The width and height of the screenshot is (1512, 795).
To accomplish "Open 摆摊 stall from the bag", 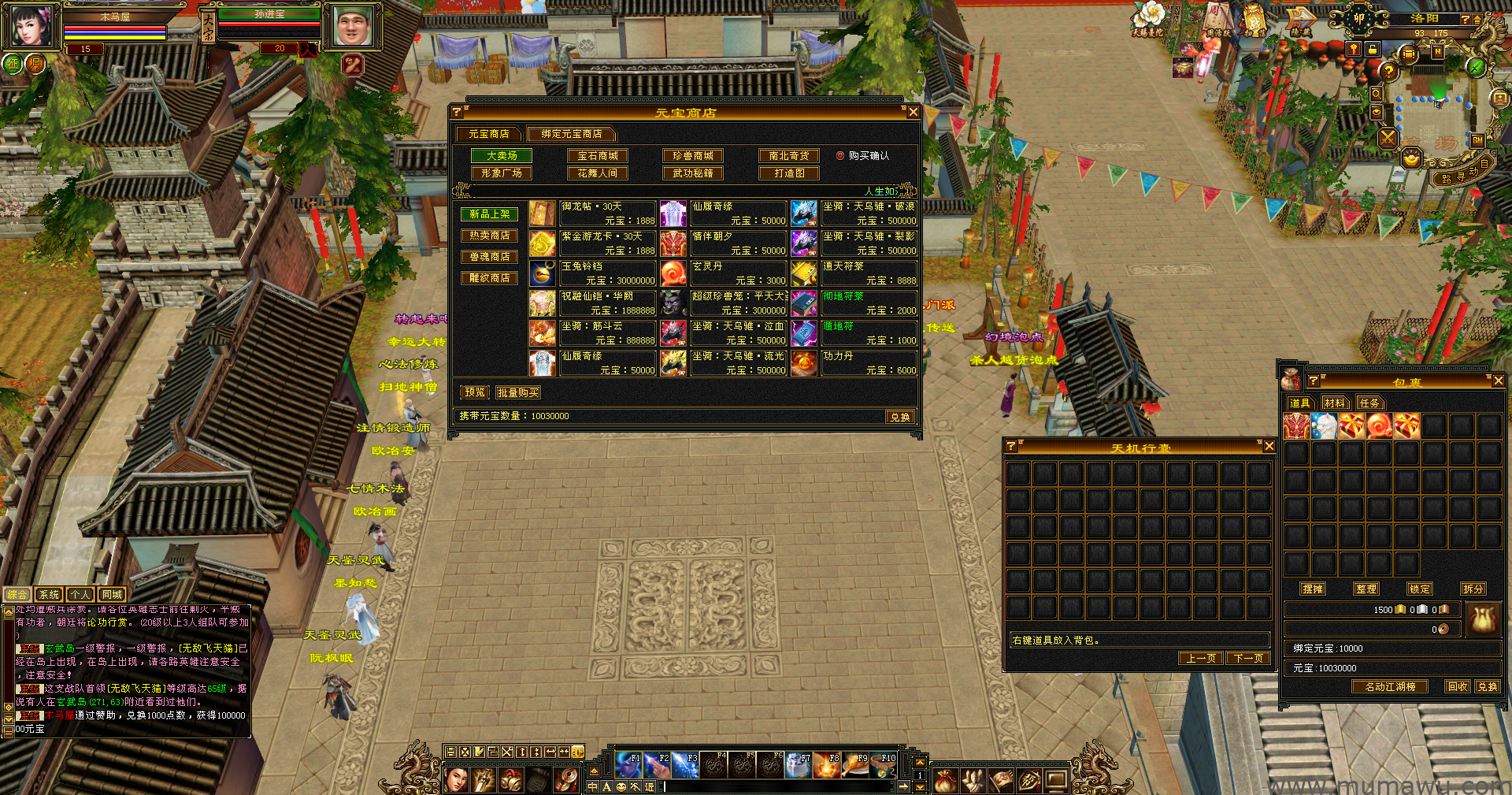I will pos(1313,589).
